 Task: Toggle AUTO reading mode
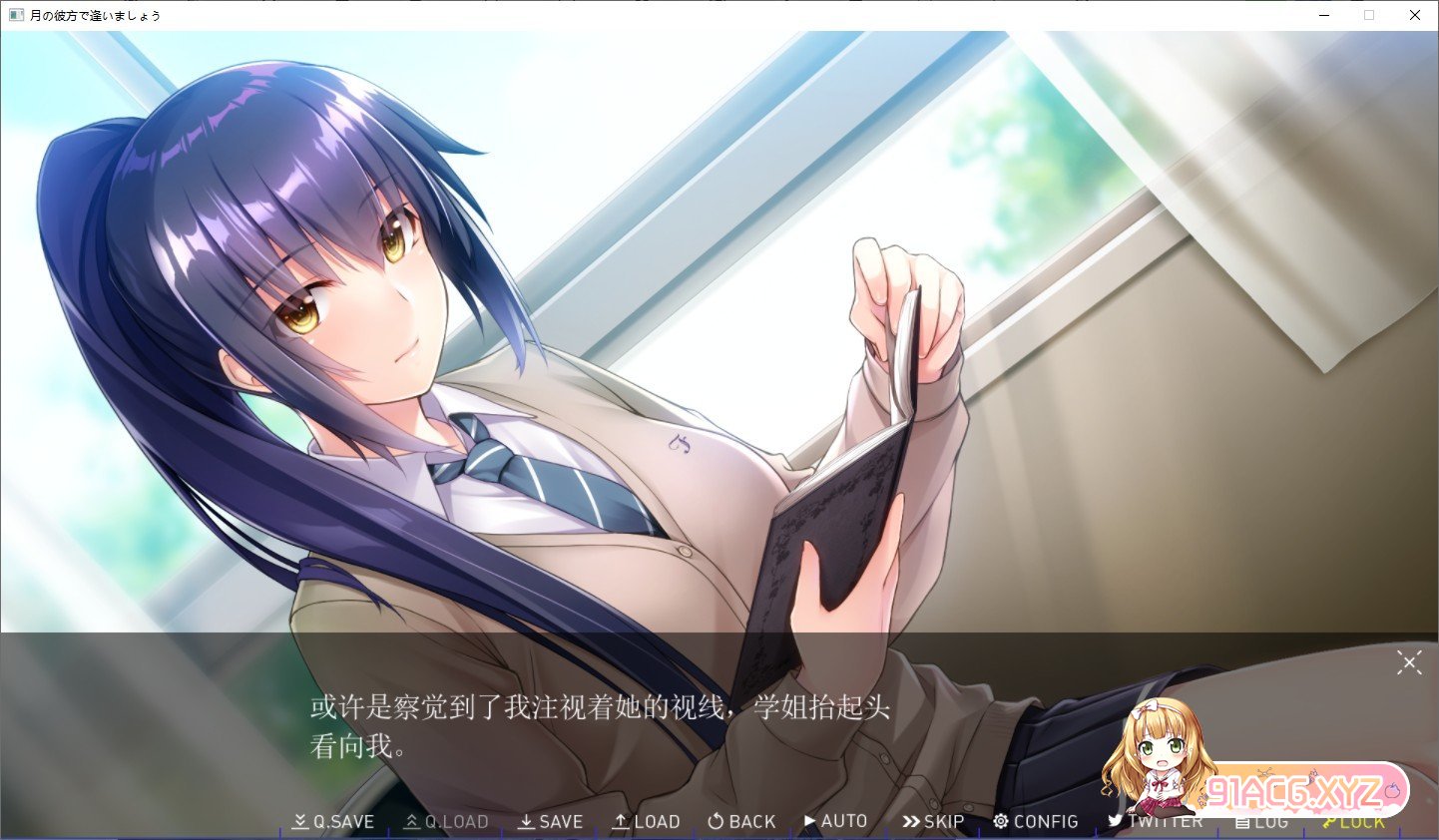pyautogui.click(x=836, y=821)
